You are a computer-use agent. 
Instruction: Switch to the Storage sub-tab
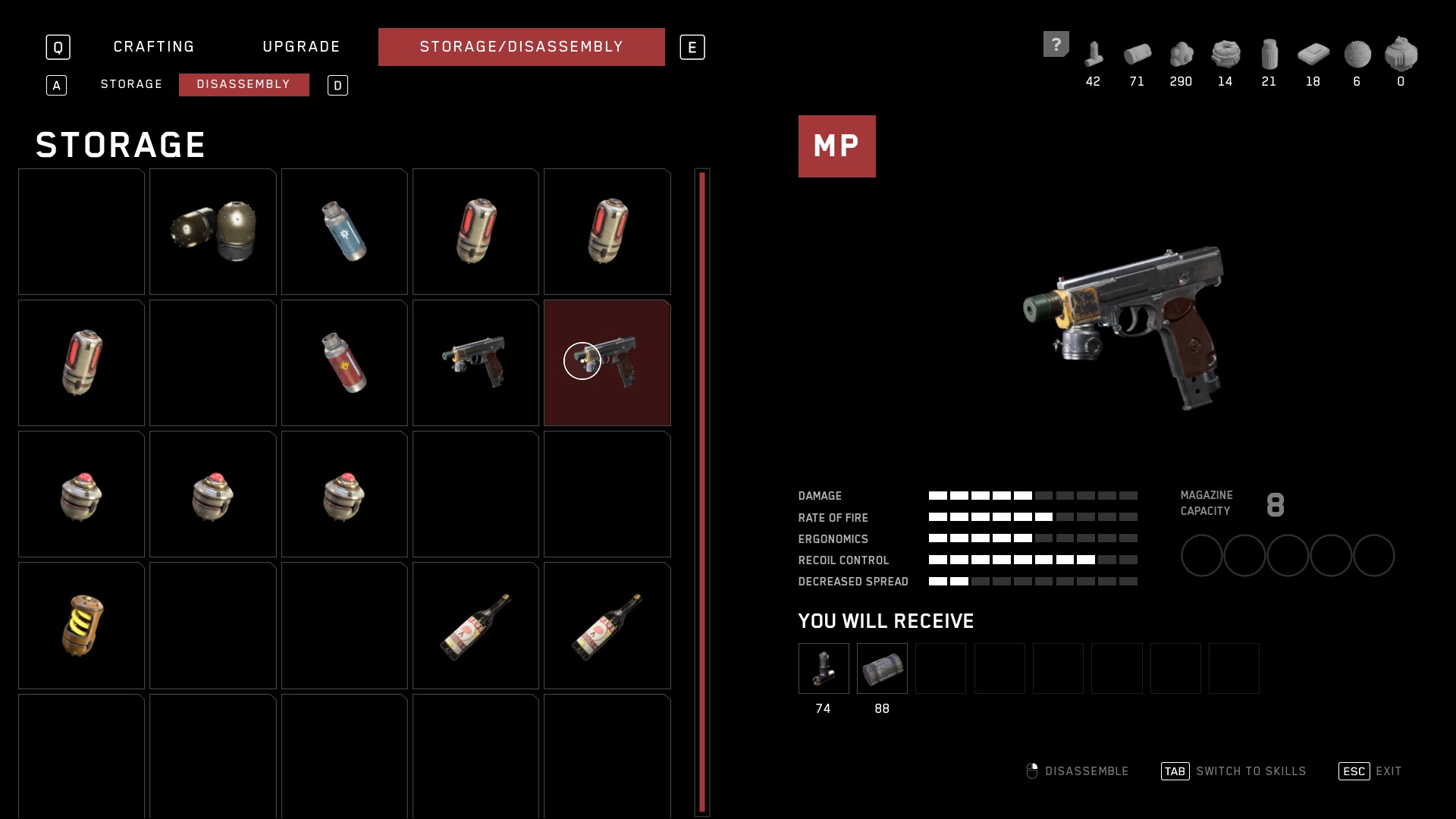pyautogui.click(x=131, y=84)
